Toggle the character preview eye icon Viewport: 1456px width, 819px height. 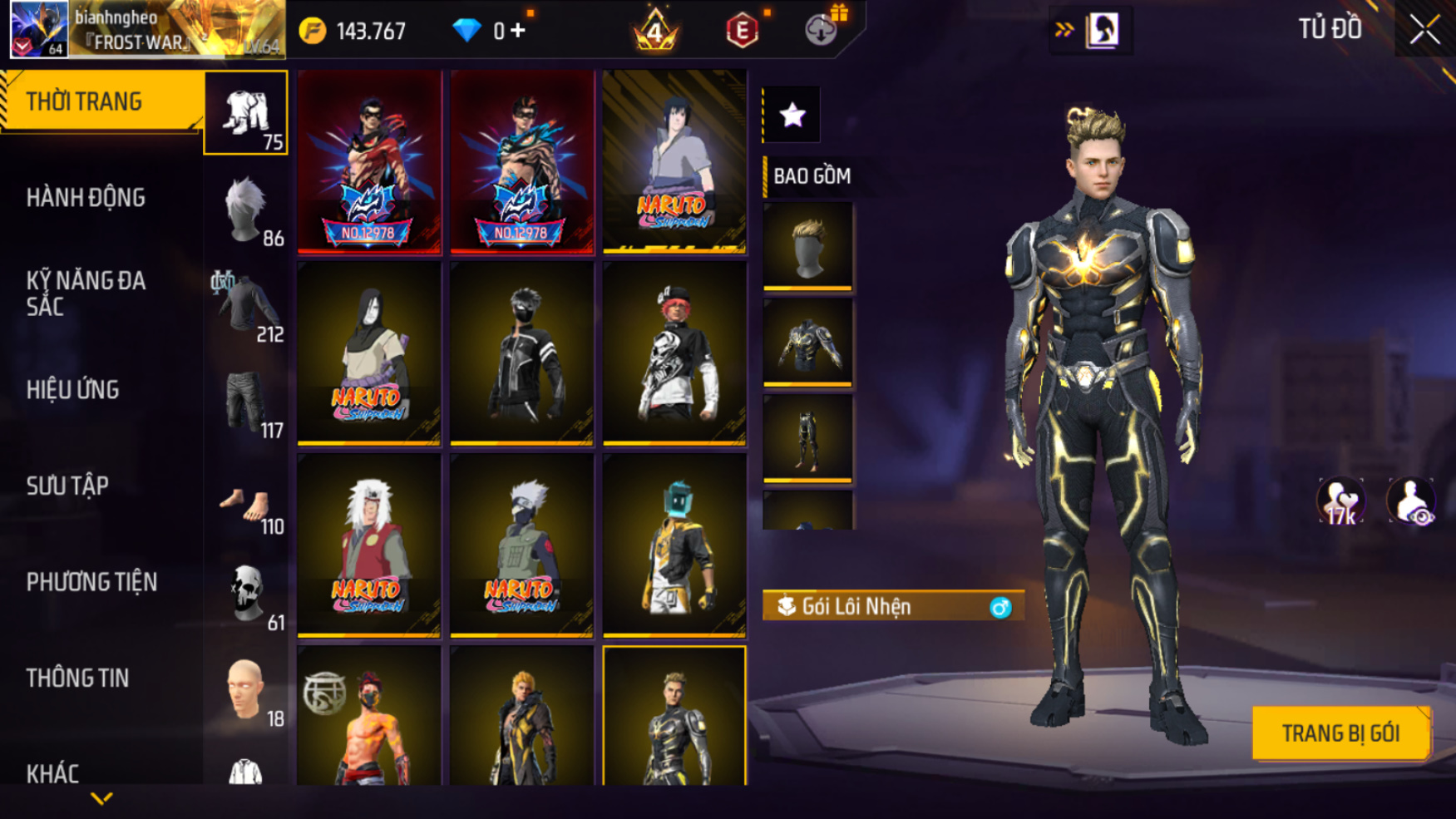[1411, 501]
